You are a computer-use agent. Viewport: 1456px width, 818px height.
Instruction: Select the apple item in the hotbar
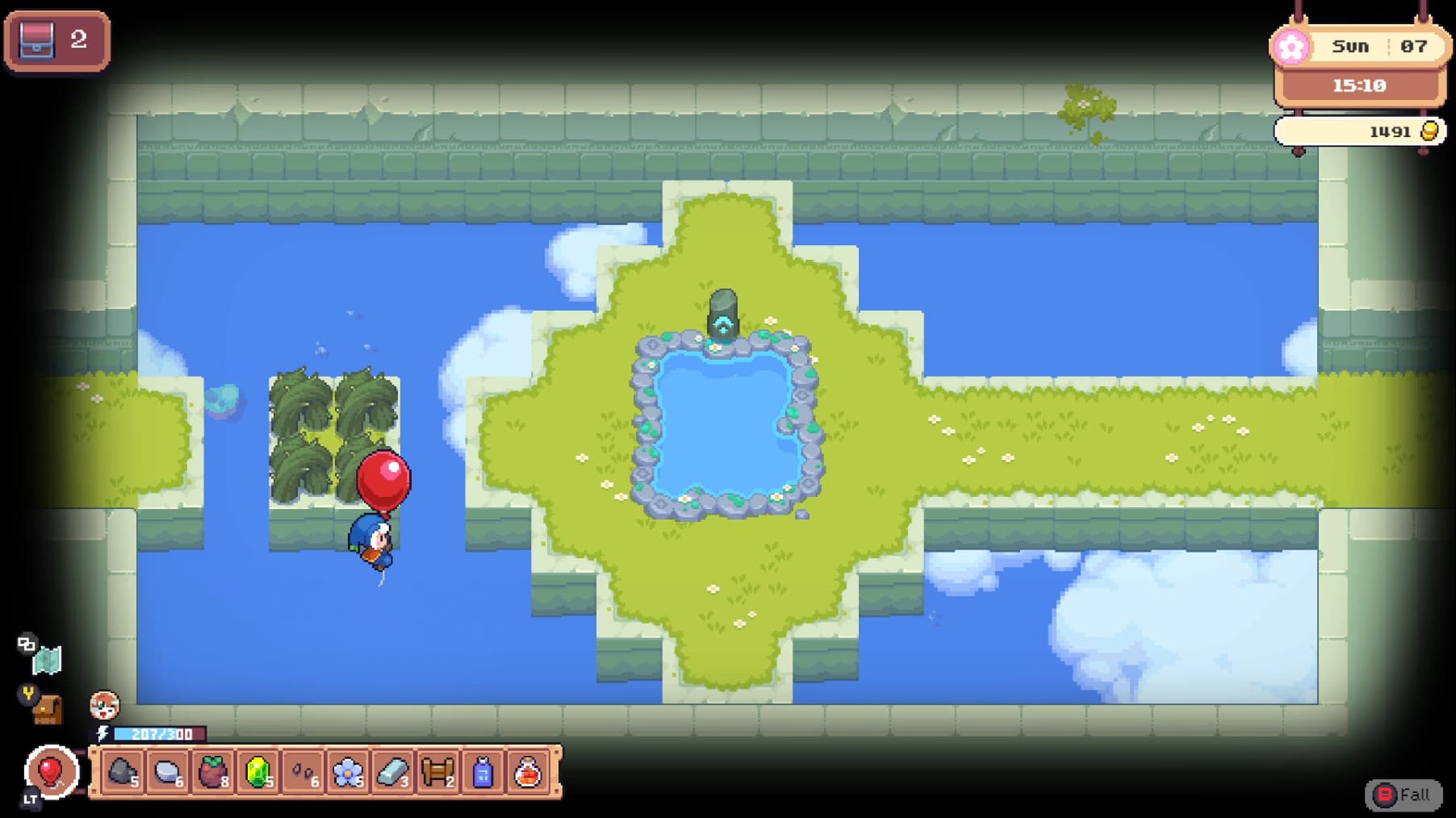(212, 773)
